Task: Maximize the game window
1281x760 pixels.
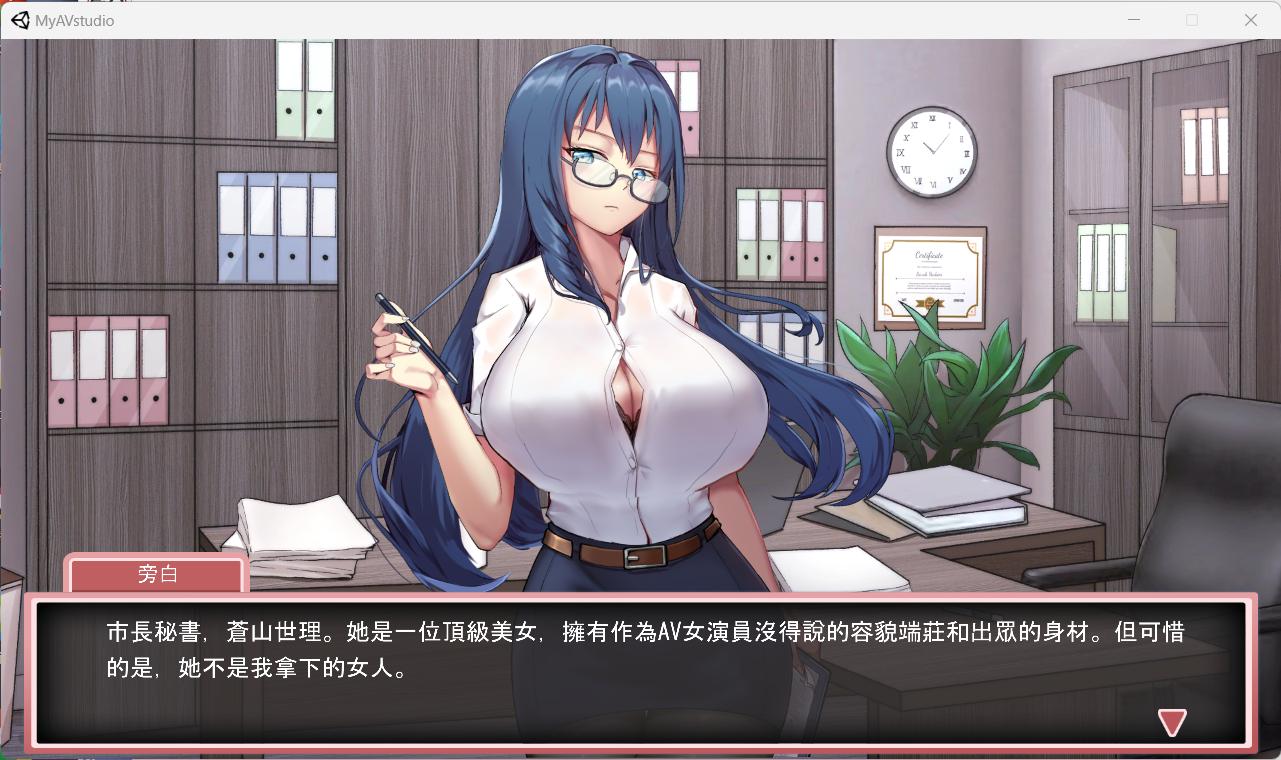Action: tap(1191, 19)
